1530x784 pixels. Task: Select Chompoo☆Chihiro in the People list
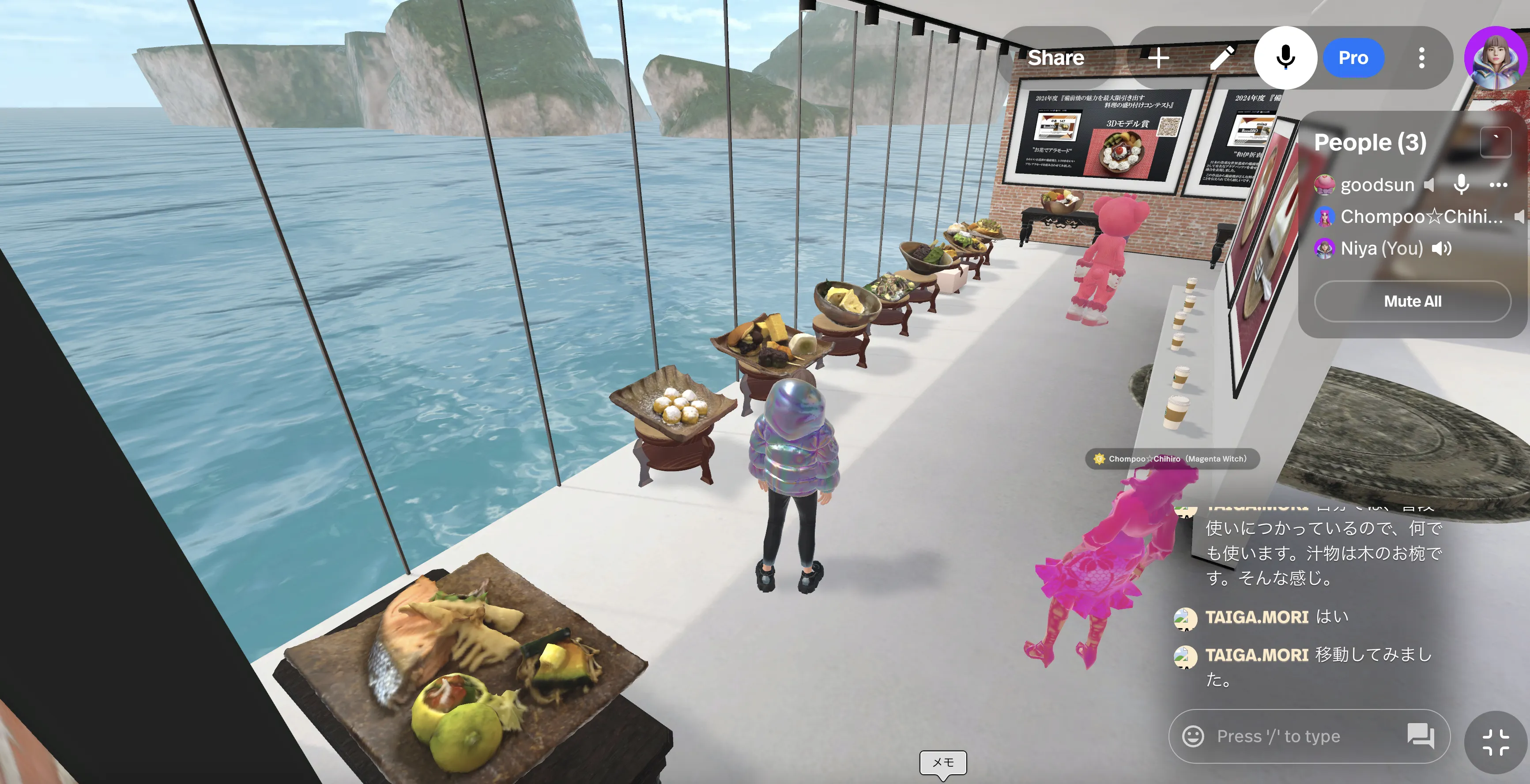pyautogui.click(x=1421, y=217)
